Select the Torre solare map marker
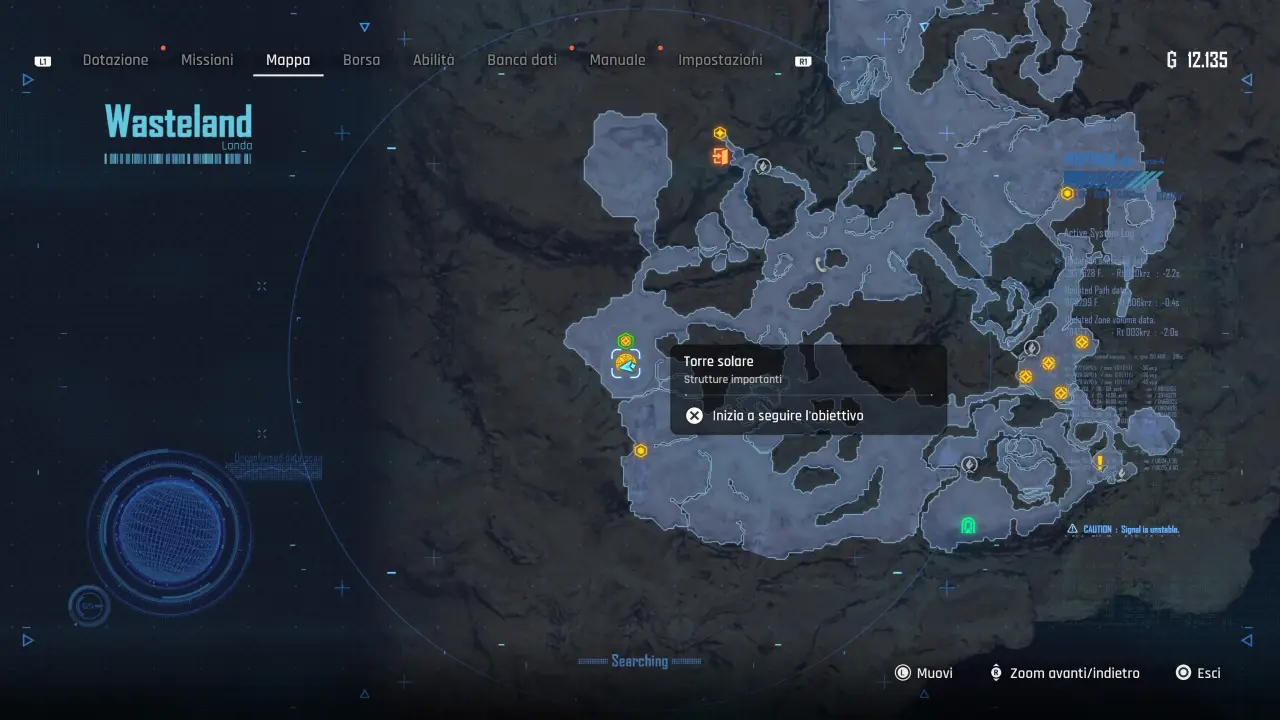This screenshot has height=720, width=1280. pos(626,363)
